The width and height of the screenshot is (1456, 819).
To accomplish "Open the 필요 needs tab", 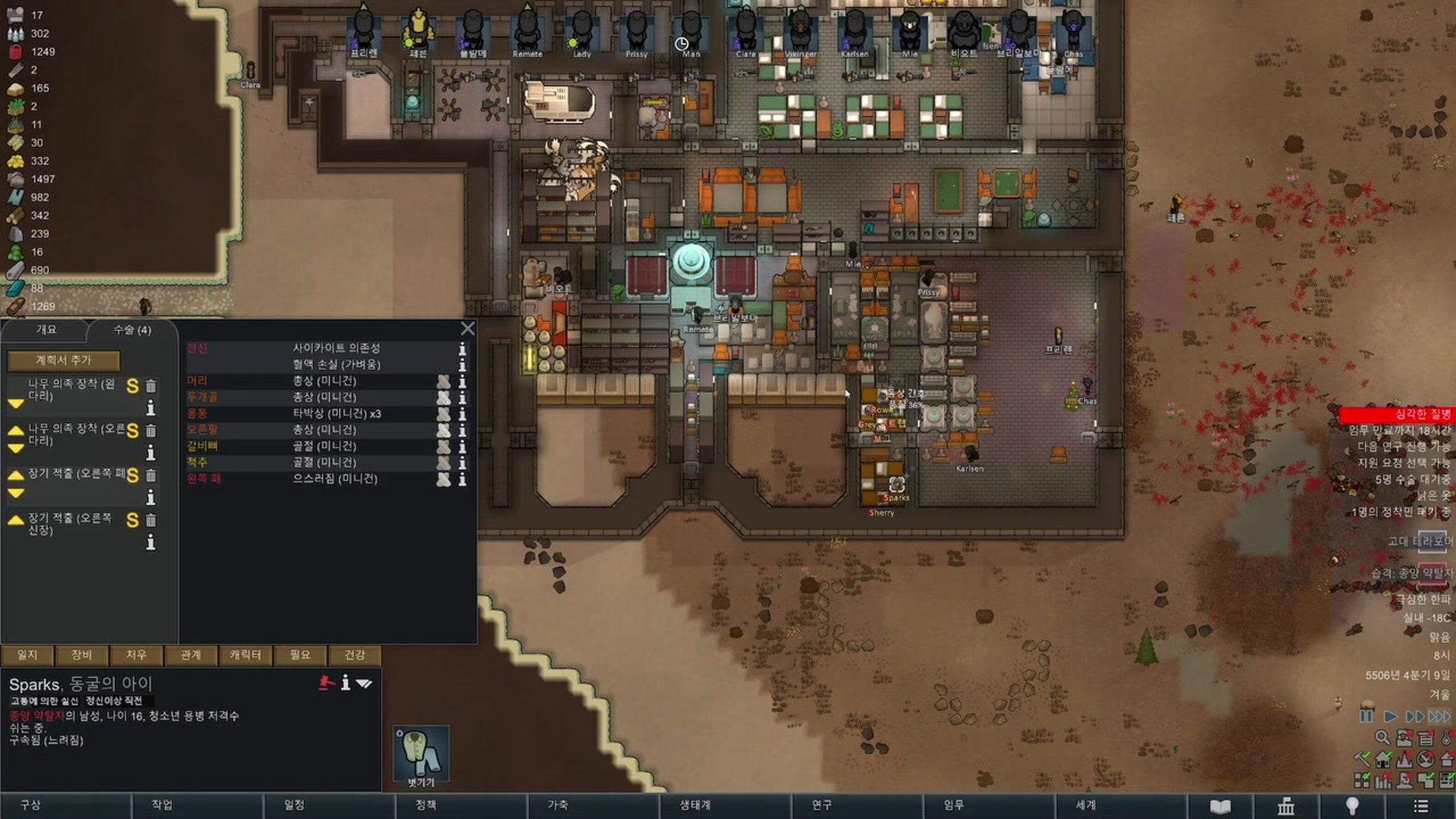I will point(300,655).
